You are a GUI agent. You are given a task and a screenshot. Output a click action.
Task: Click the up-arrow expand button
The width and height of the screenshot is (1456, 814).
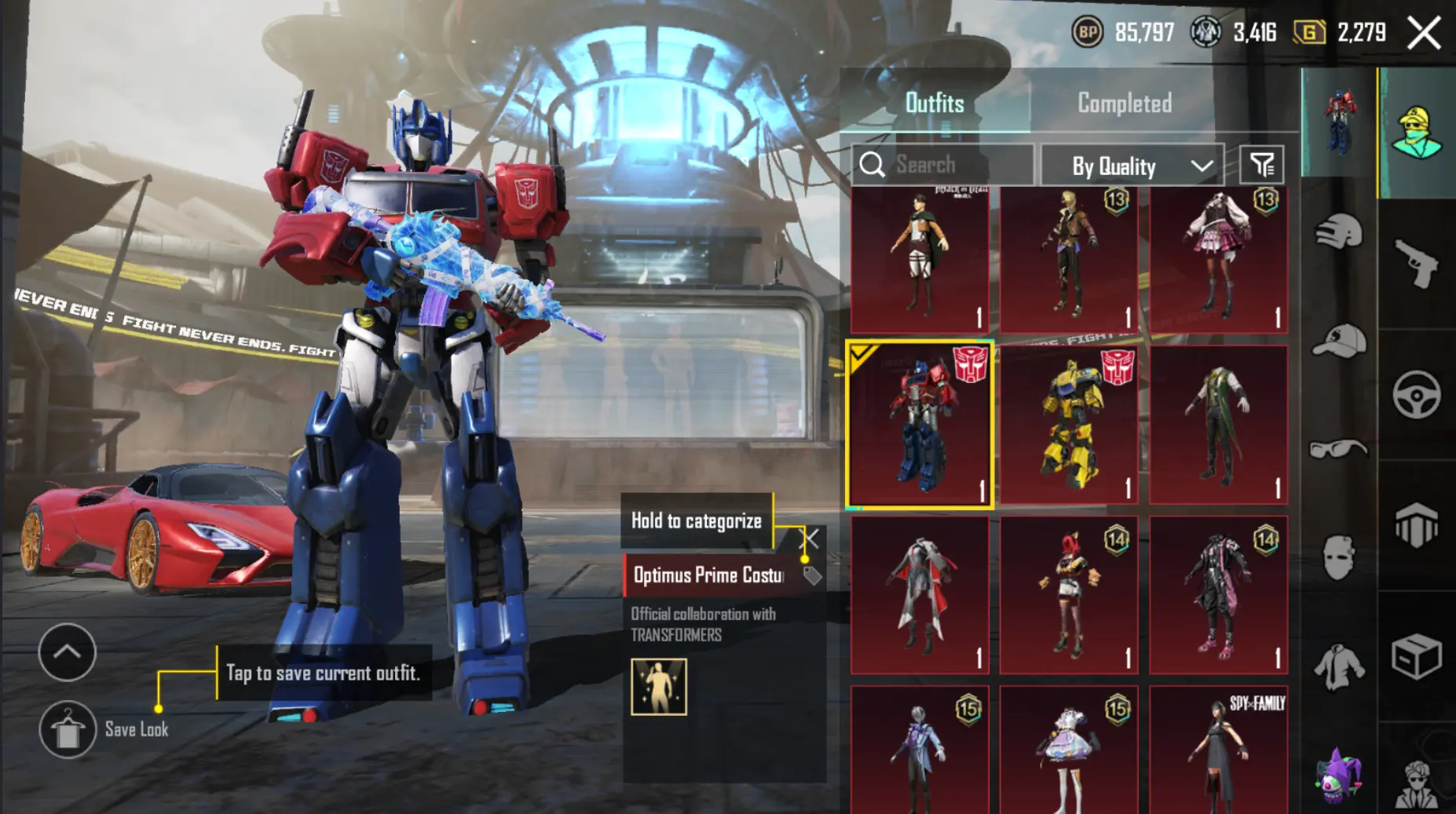click(x=68, y=652)
